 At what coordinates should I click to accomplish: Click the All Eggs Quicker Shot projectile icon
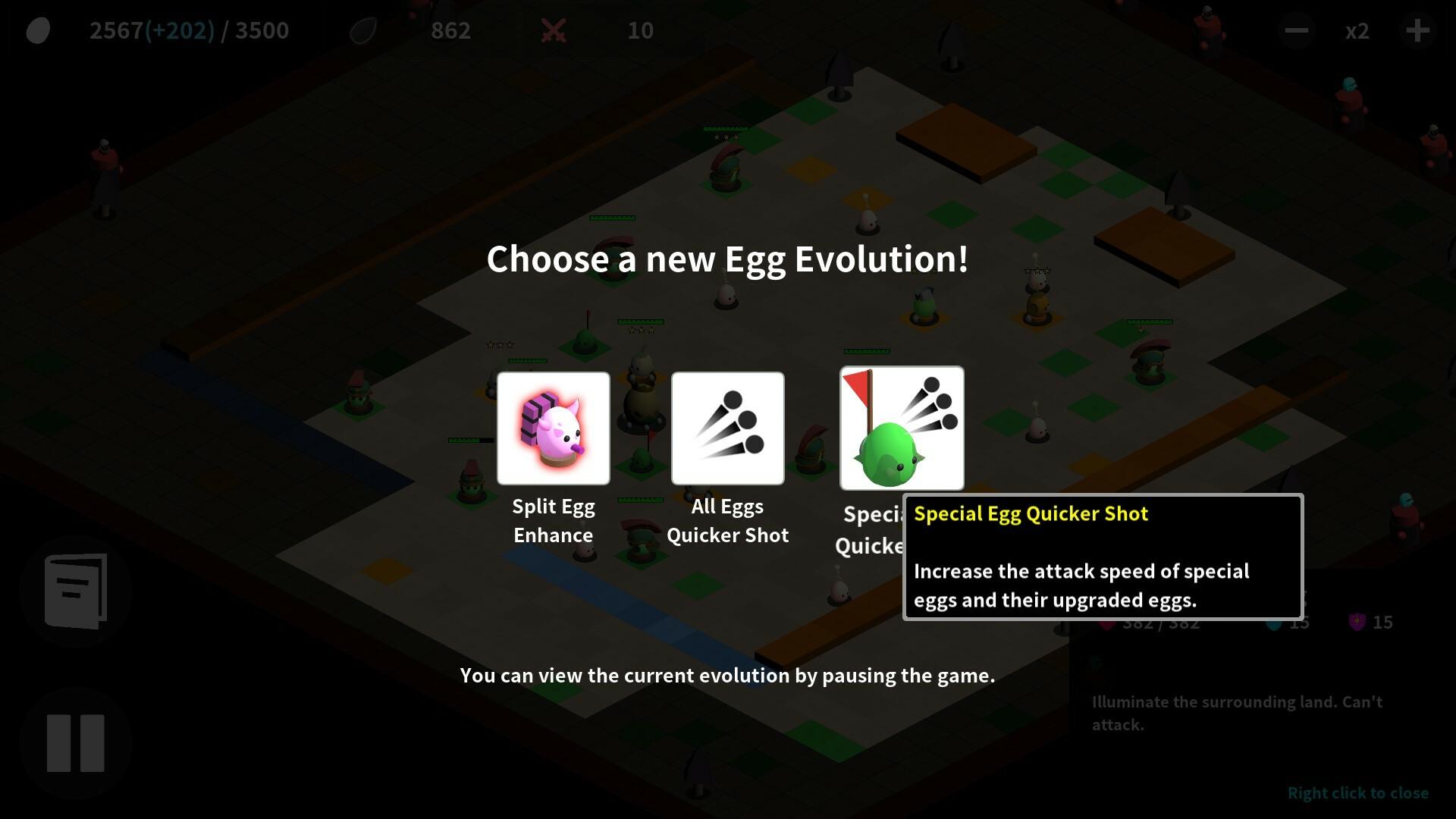click(727, 428)
